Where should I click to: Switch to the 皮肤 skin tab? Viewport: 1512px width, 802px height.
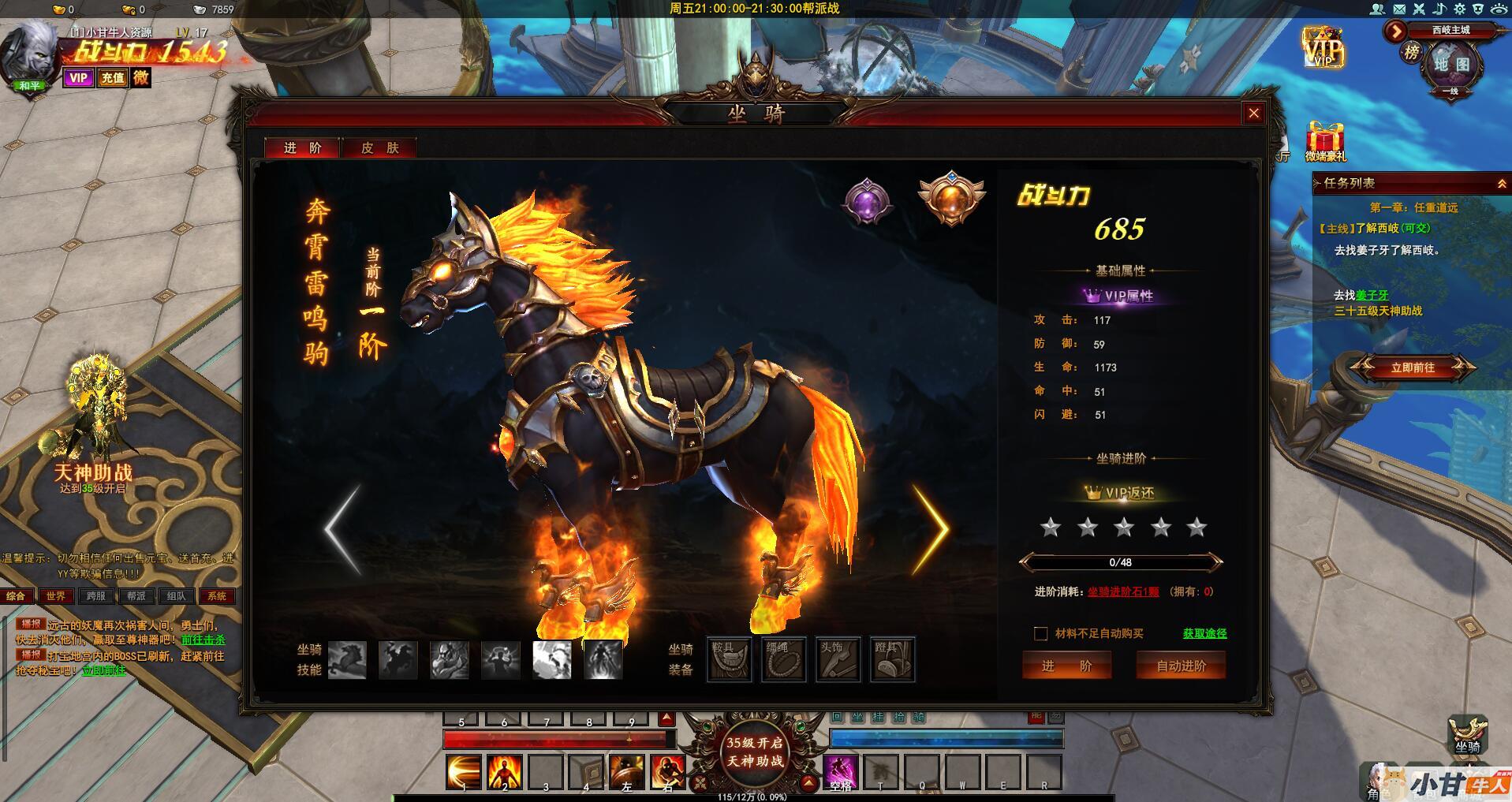[x=379, y=148]
